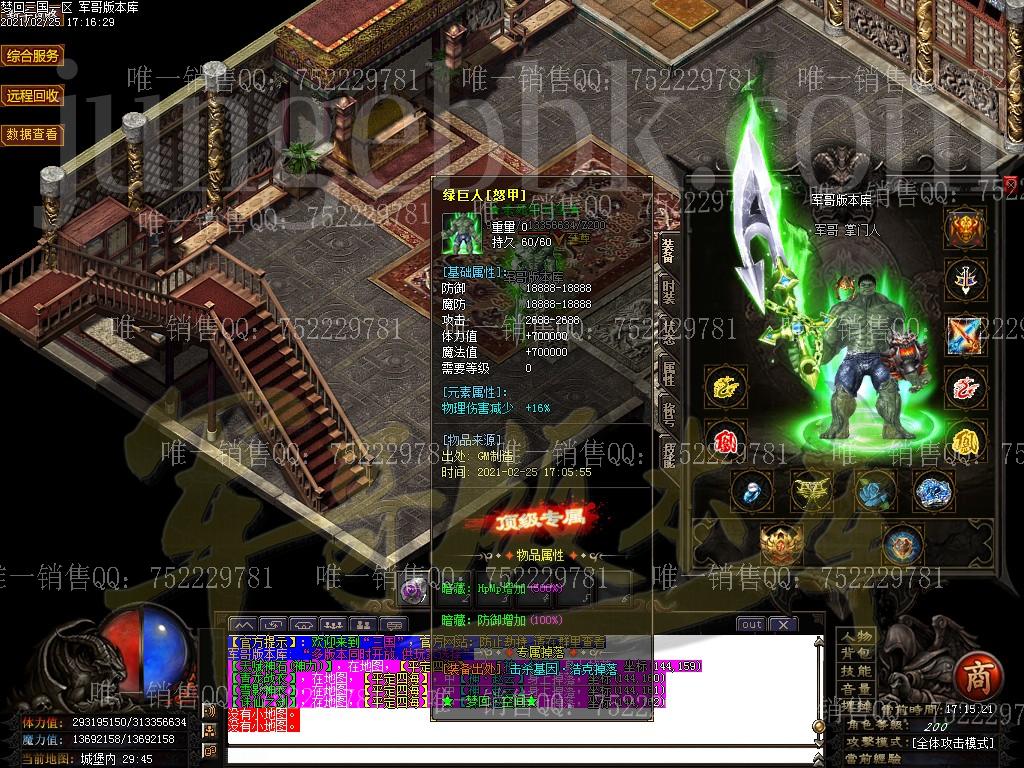The width and height of the screenshot is (1024, 768).
Task: Open the 背包 bag menu
Action: click(x=856, y=653)
